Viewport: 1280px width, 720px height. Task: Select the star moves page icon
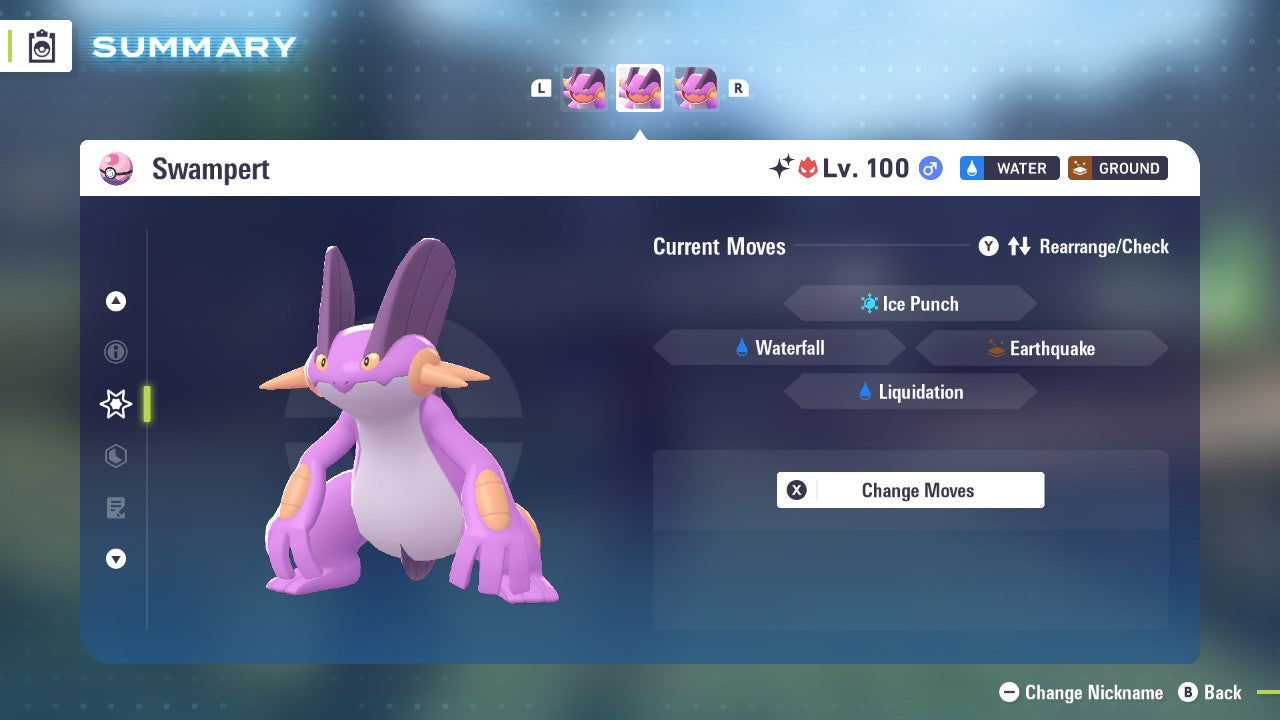115,404
